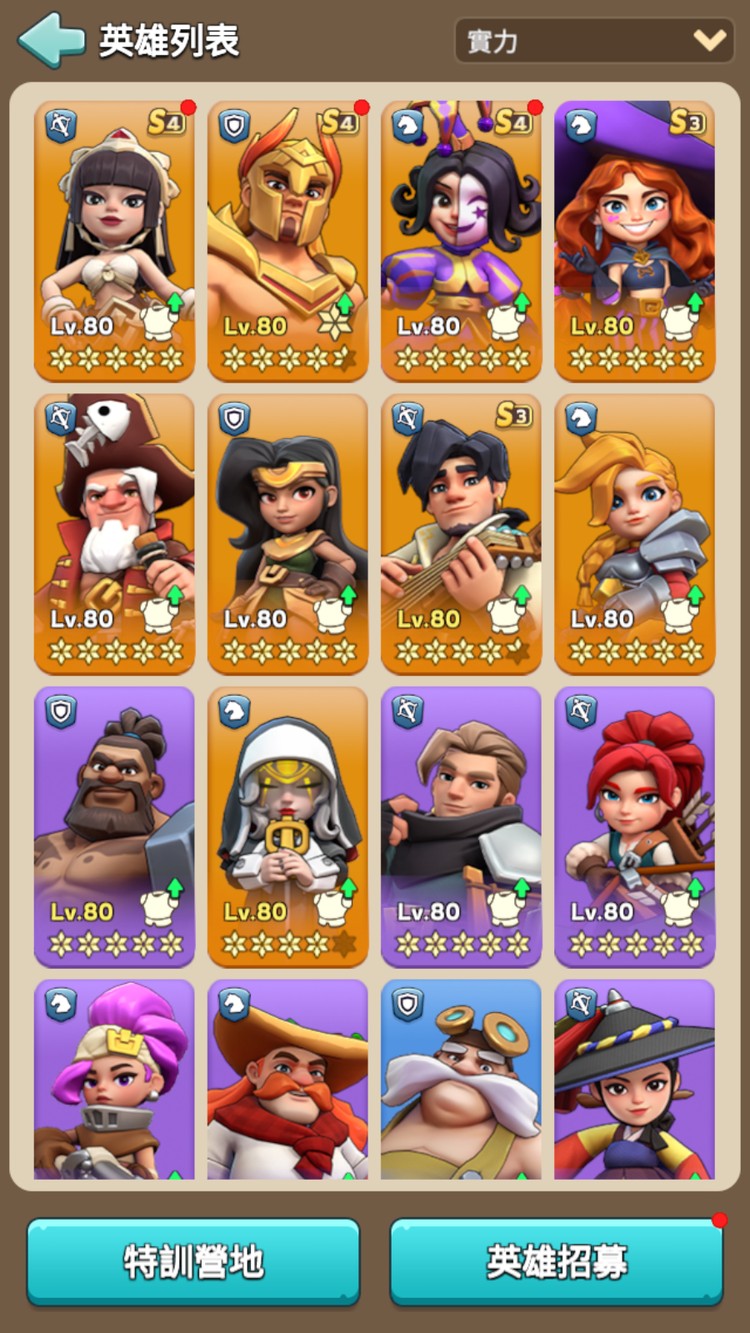The image size is (750, 1333).
Task: Select the goggles-wearing mustached hero card
Action: point(461,1080)
